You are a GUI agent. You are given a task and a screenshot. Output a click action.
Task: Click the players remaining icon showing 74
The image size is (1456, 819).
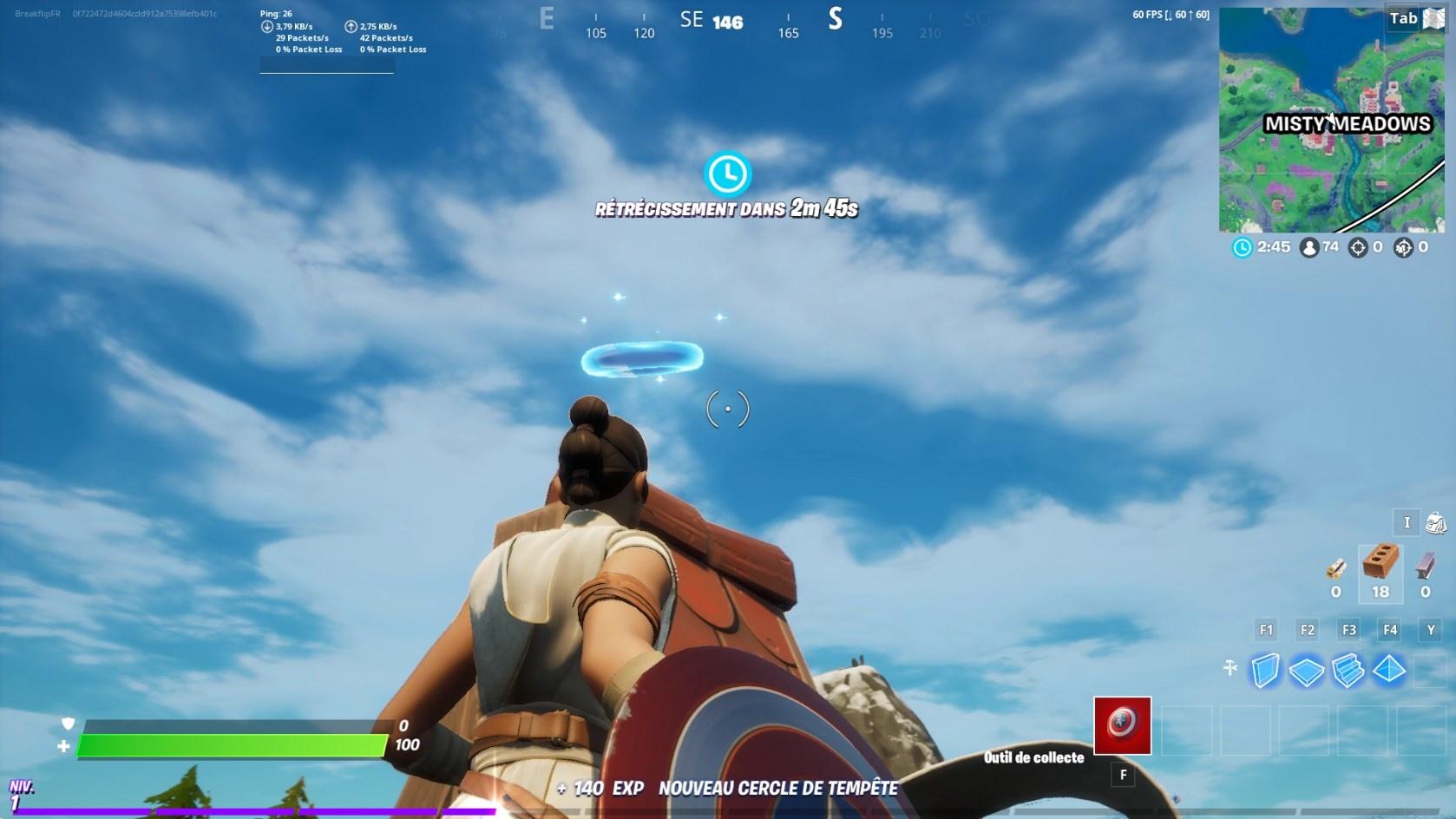[1312, 247]
